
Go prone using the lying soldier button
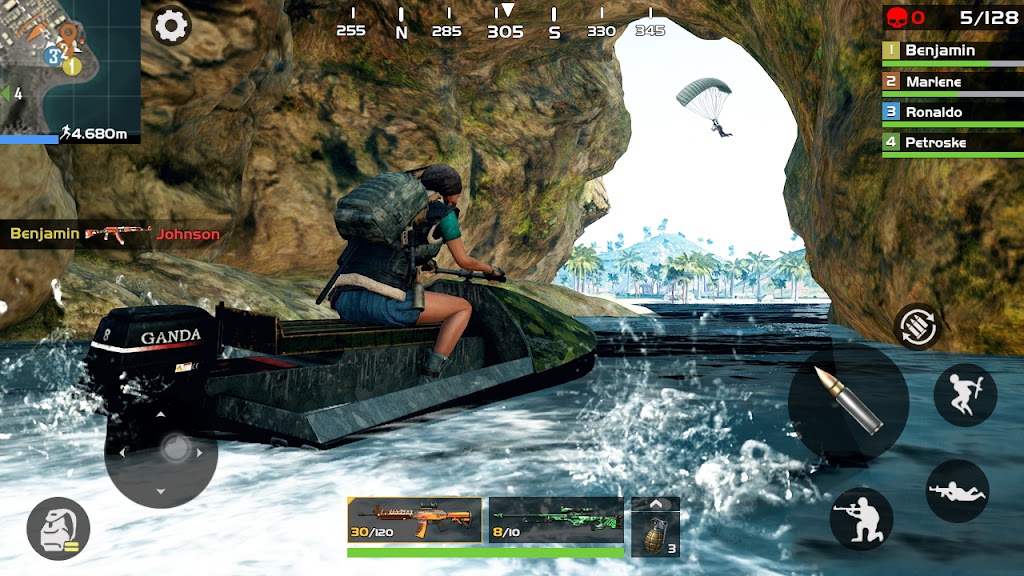click(x=957, y=491)
